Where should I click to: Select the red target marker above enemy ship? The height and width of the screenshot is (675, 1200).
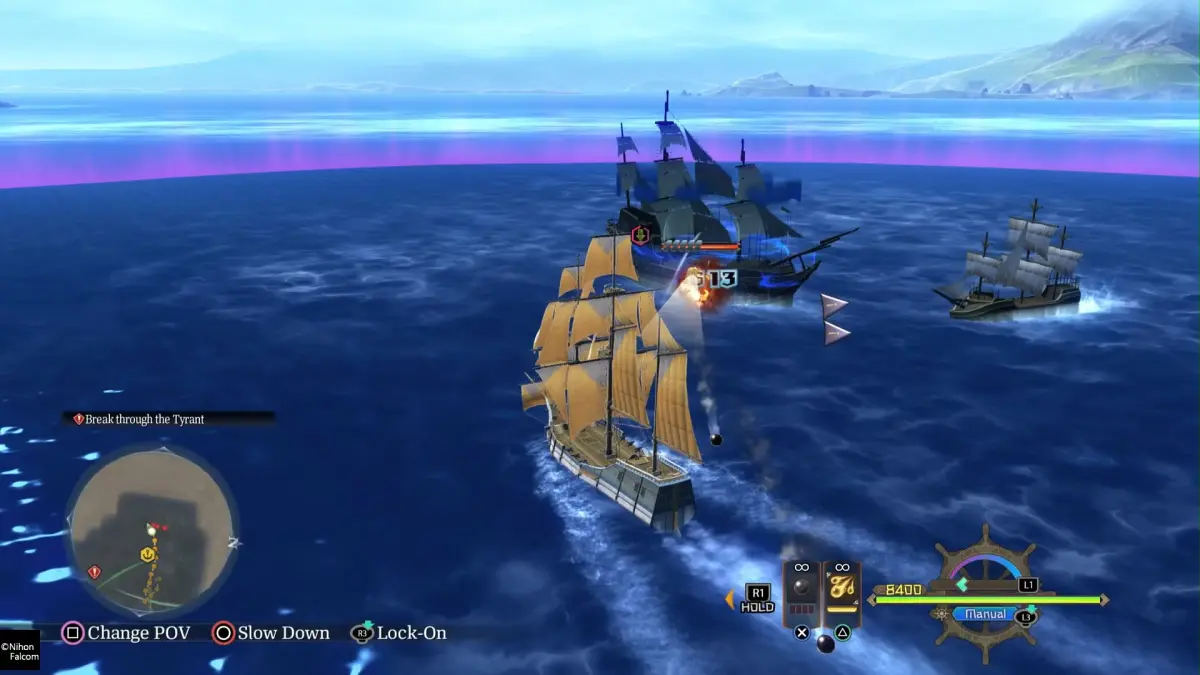[x=640, y=236]
